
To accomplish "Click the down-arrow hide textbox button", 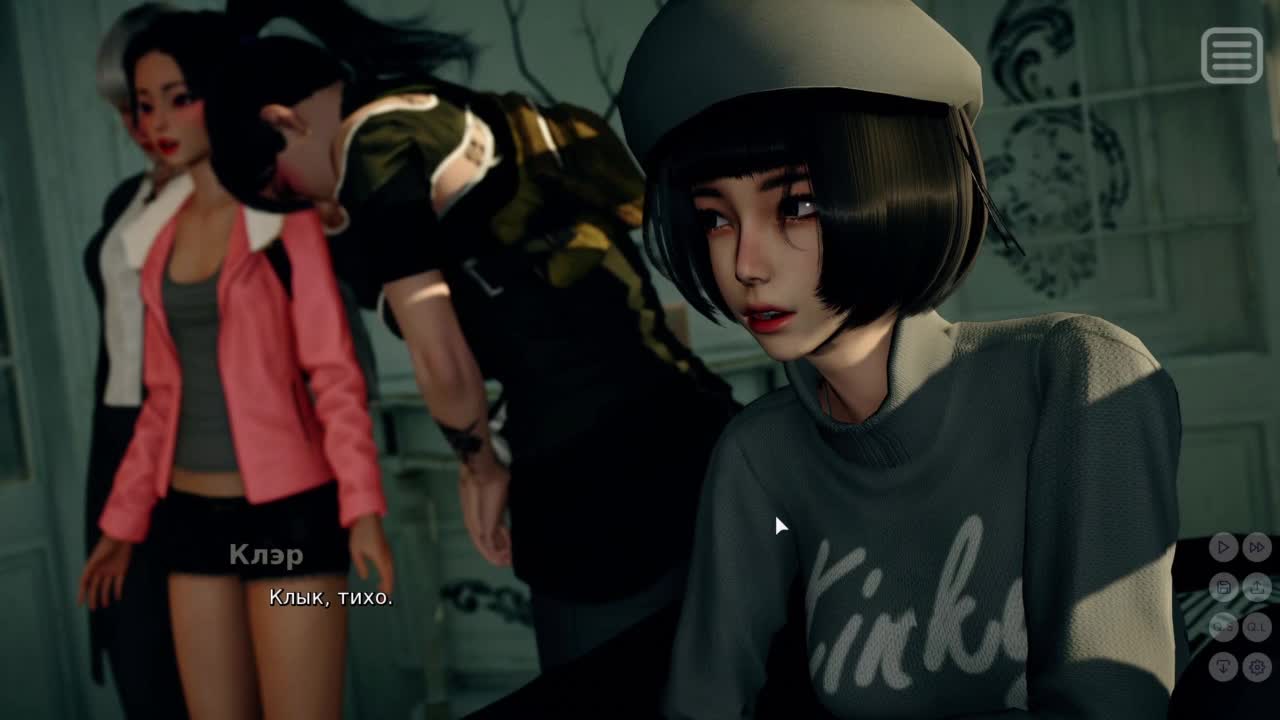I will [1223, 666].
